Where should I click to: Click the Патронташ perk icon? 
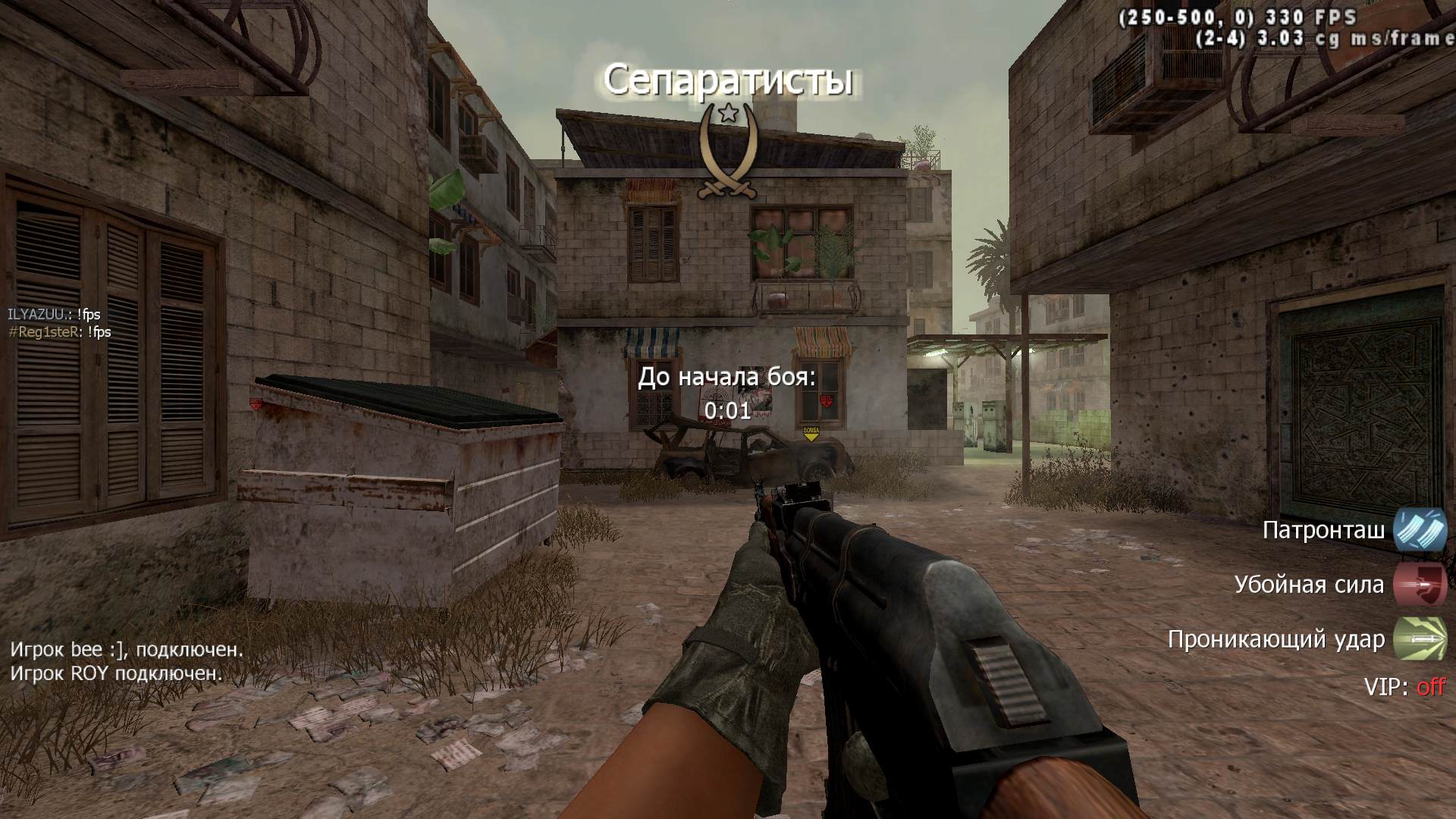pos(1420,530)
